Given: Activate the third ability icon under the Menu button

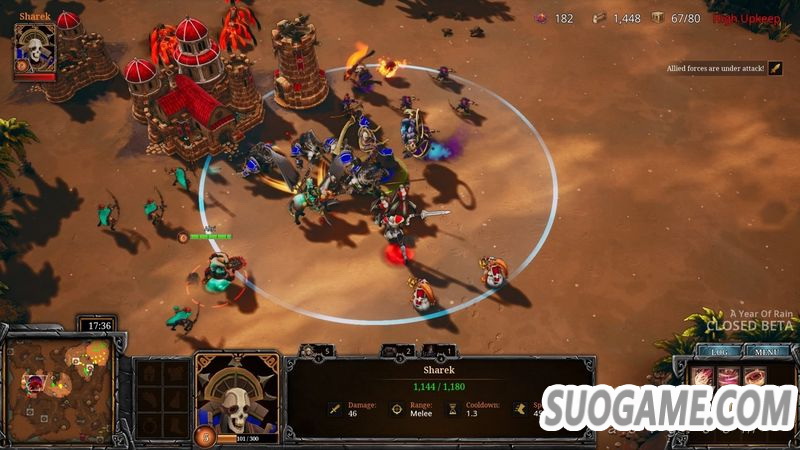Looking at the screenshot, I should [x=757, y=376].
